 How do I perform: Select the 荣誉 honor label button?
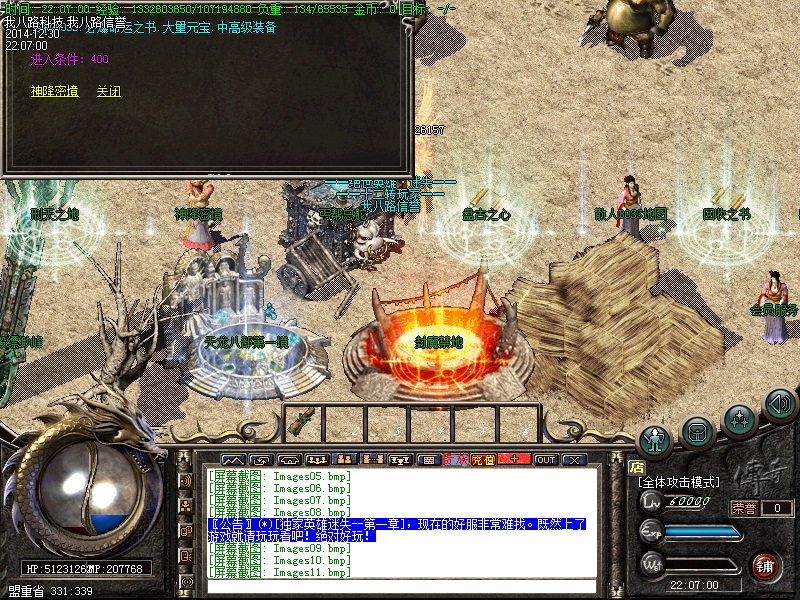click(x=744, y=508)
